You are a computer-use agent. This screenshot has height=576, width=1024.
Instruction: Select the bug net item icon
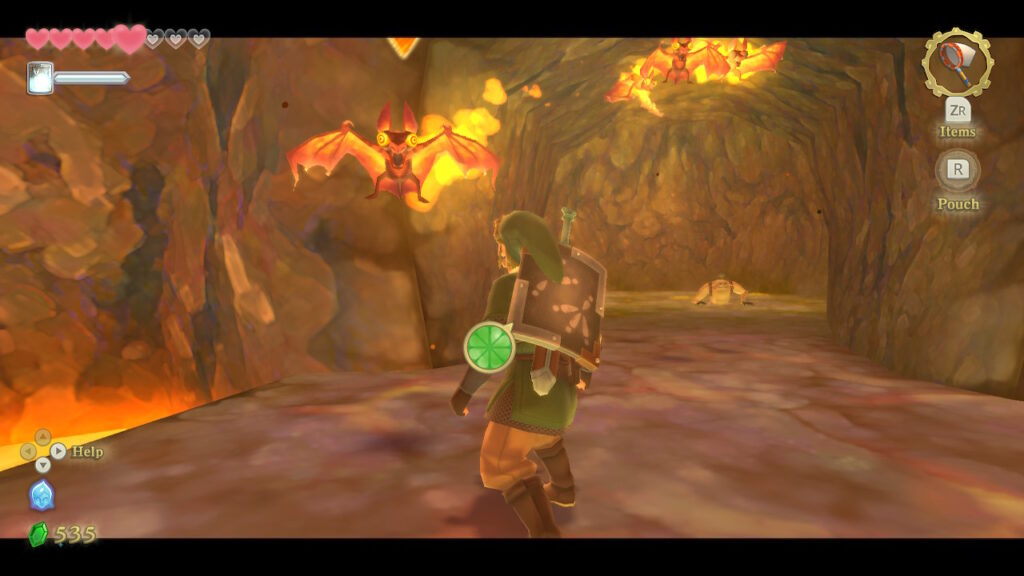[x=957, y=63]
